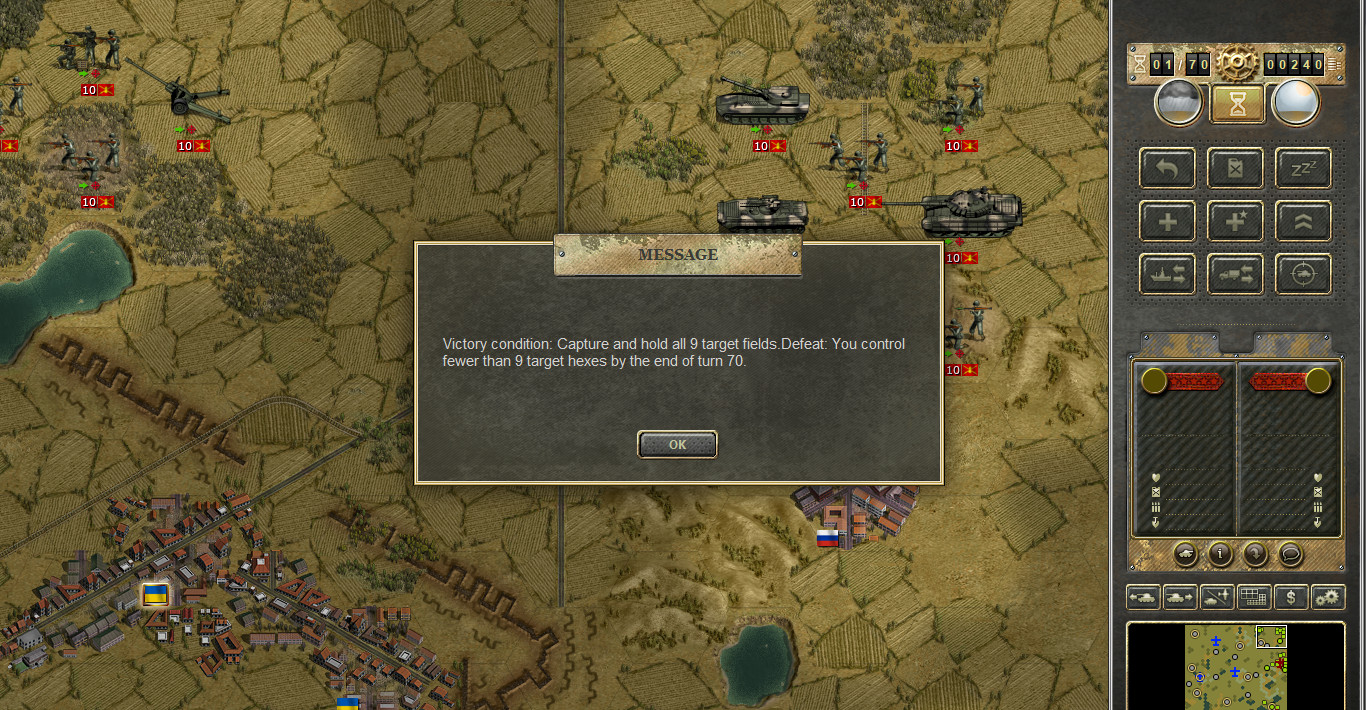The image size is (1366, 710).
Task: Open game options with the gears button
Action: (1328, 597)
